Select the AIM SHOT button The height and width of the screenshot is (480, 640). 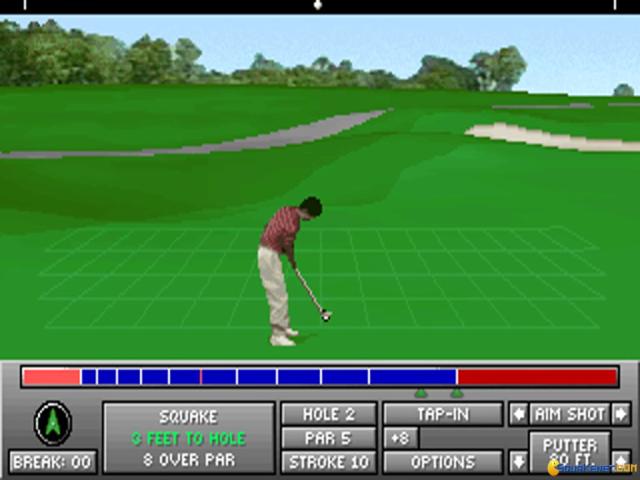click(569, 414)
